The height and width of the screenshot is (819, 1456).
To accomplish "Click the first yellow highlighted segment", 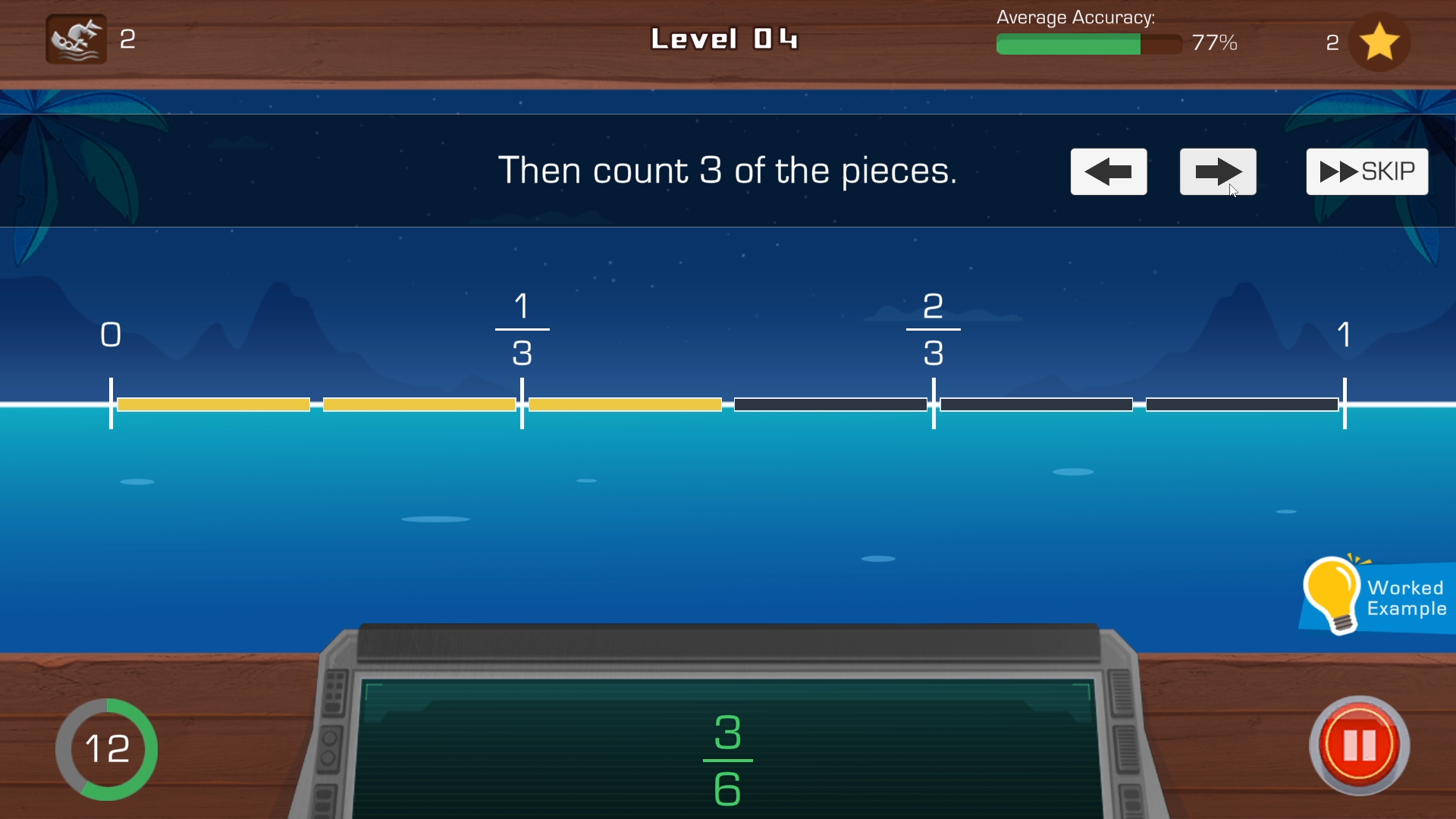I will pyautogui.click(x=214, y=404).
